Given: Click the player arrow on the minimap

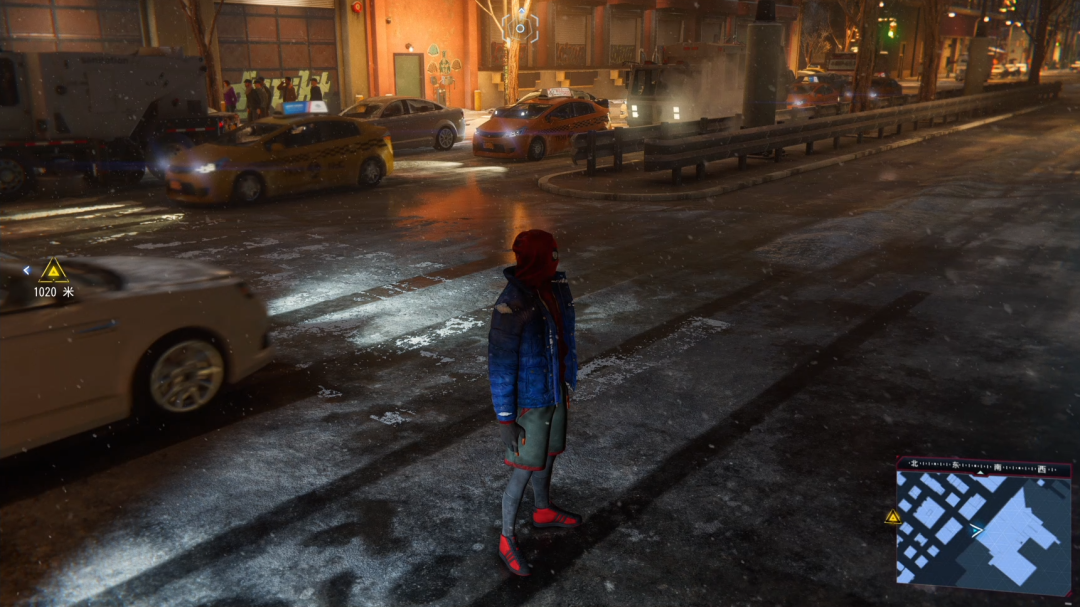Looking at the screenshot, I should point(976,531).
